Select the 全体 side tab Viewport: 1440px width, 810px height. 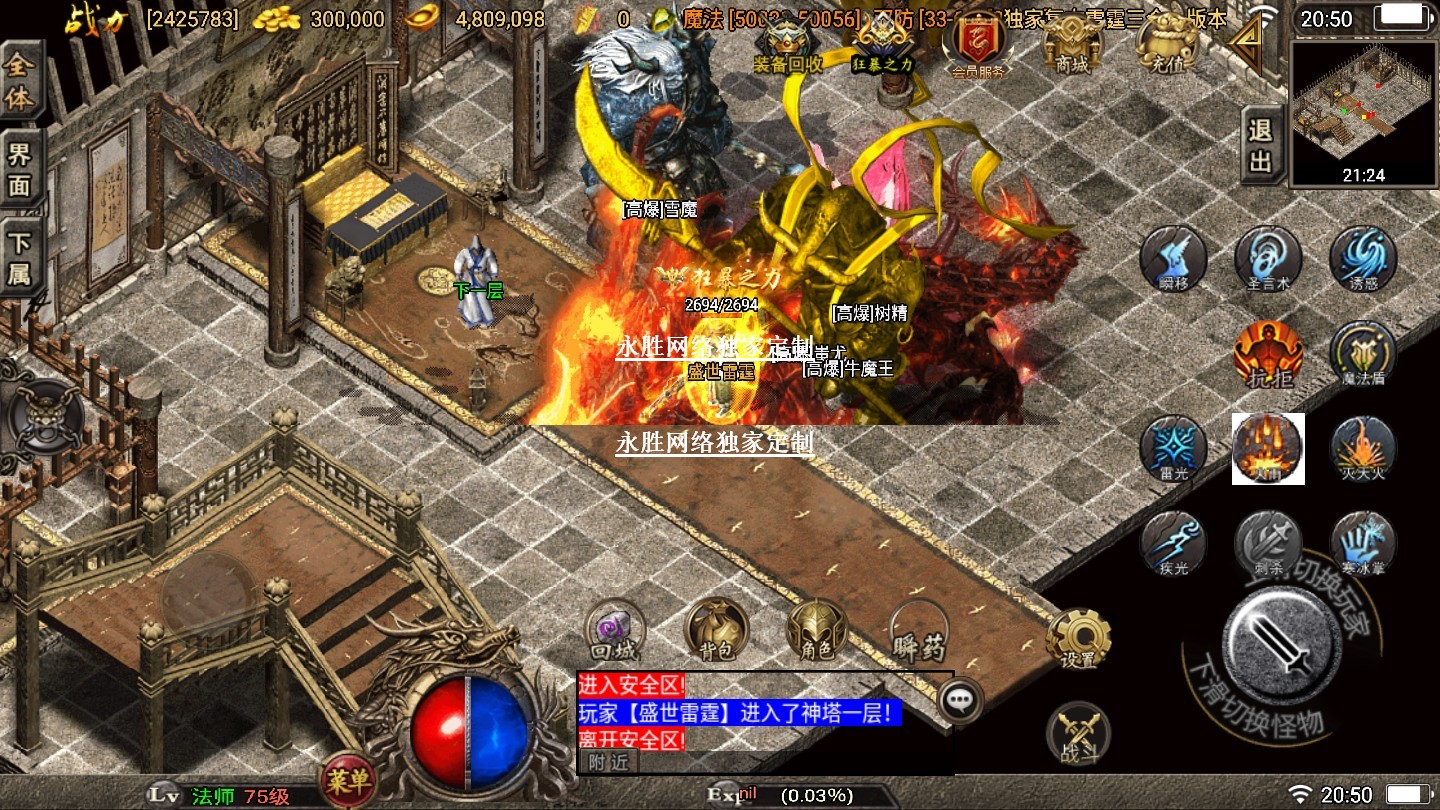point(21,82)
